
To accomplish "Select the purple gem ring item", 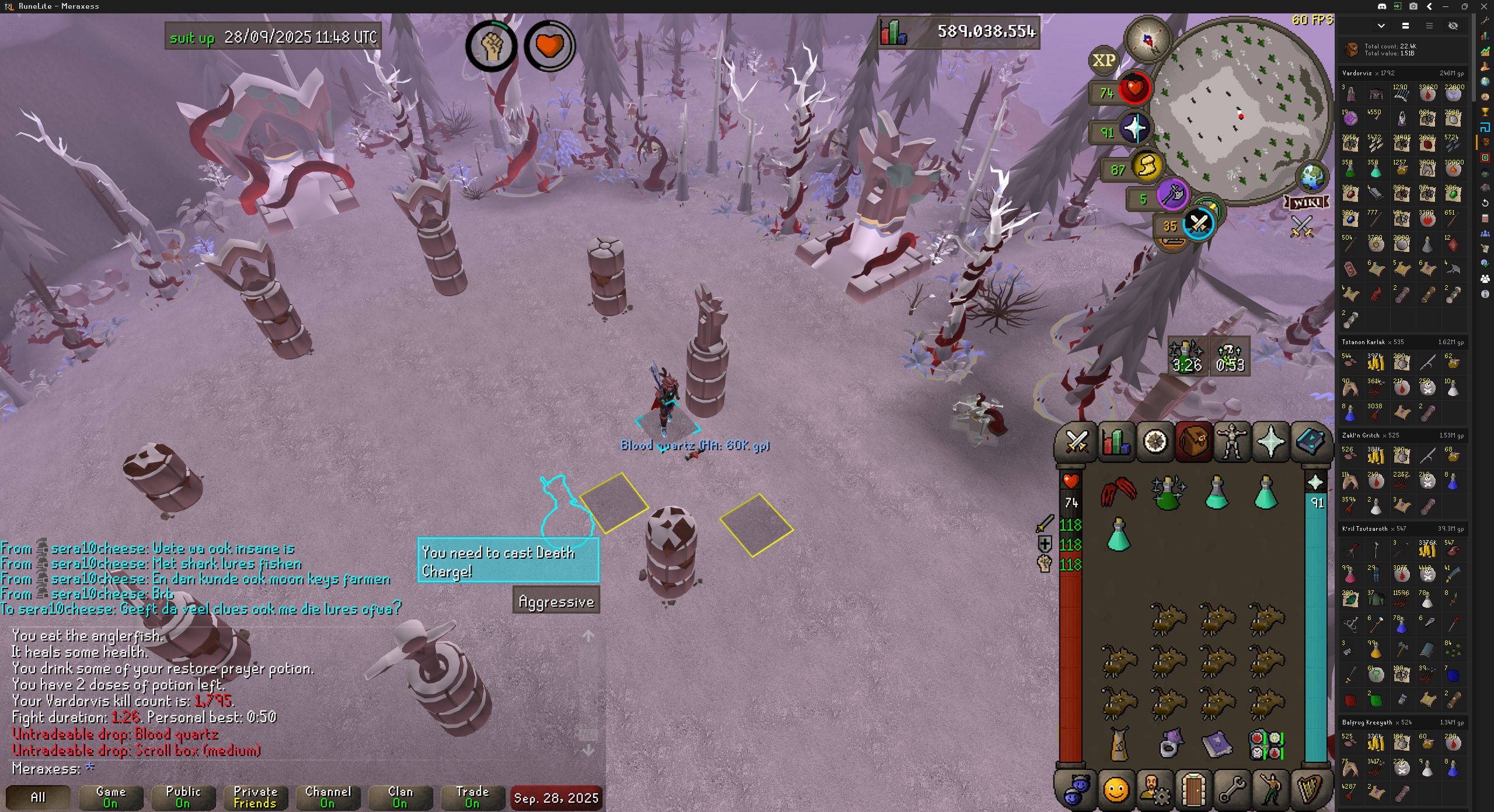I will pyautogui.click(x=1169, y=744).
